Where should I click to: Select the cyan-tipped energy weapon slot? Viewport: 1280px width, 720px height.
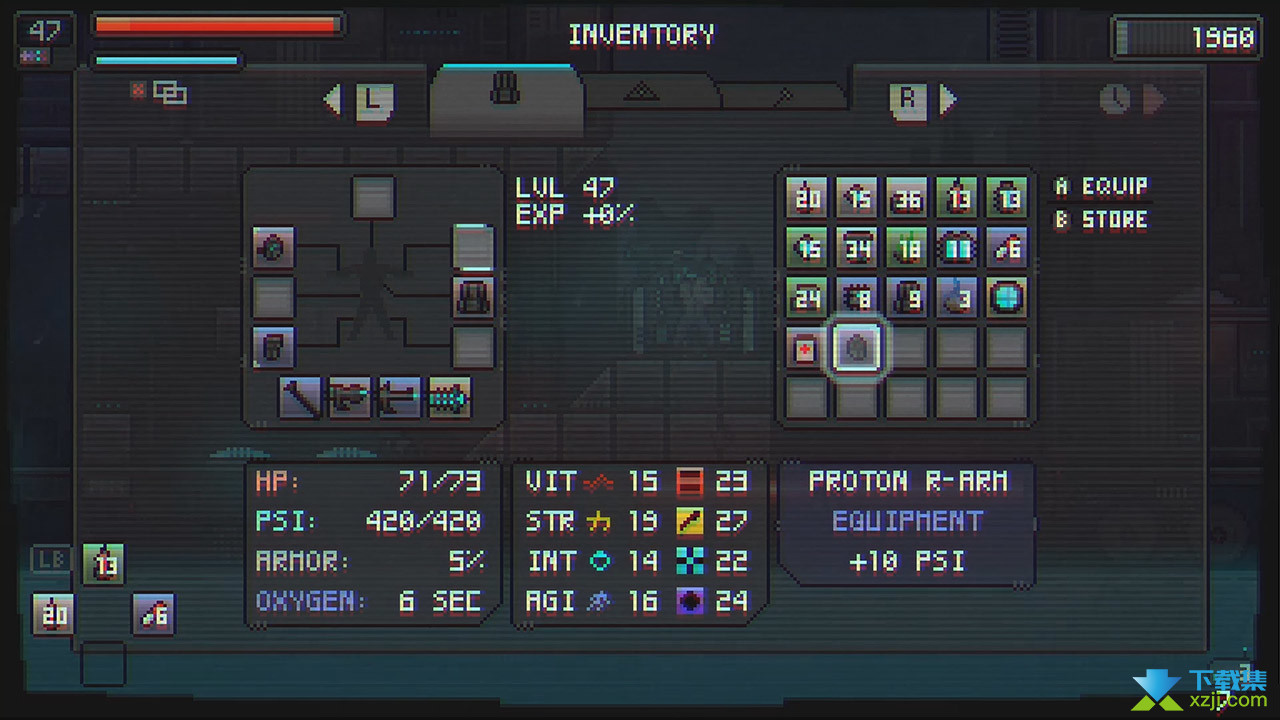tap(449, 398)
